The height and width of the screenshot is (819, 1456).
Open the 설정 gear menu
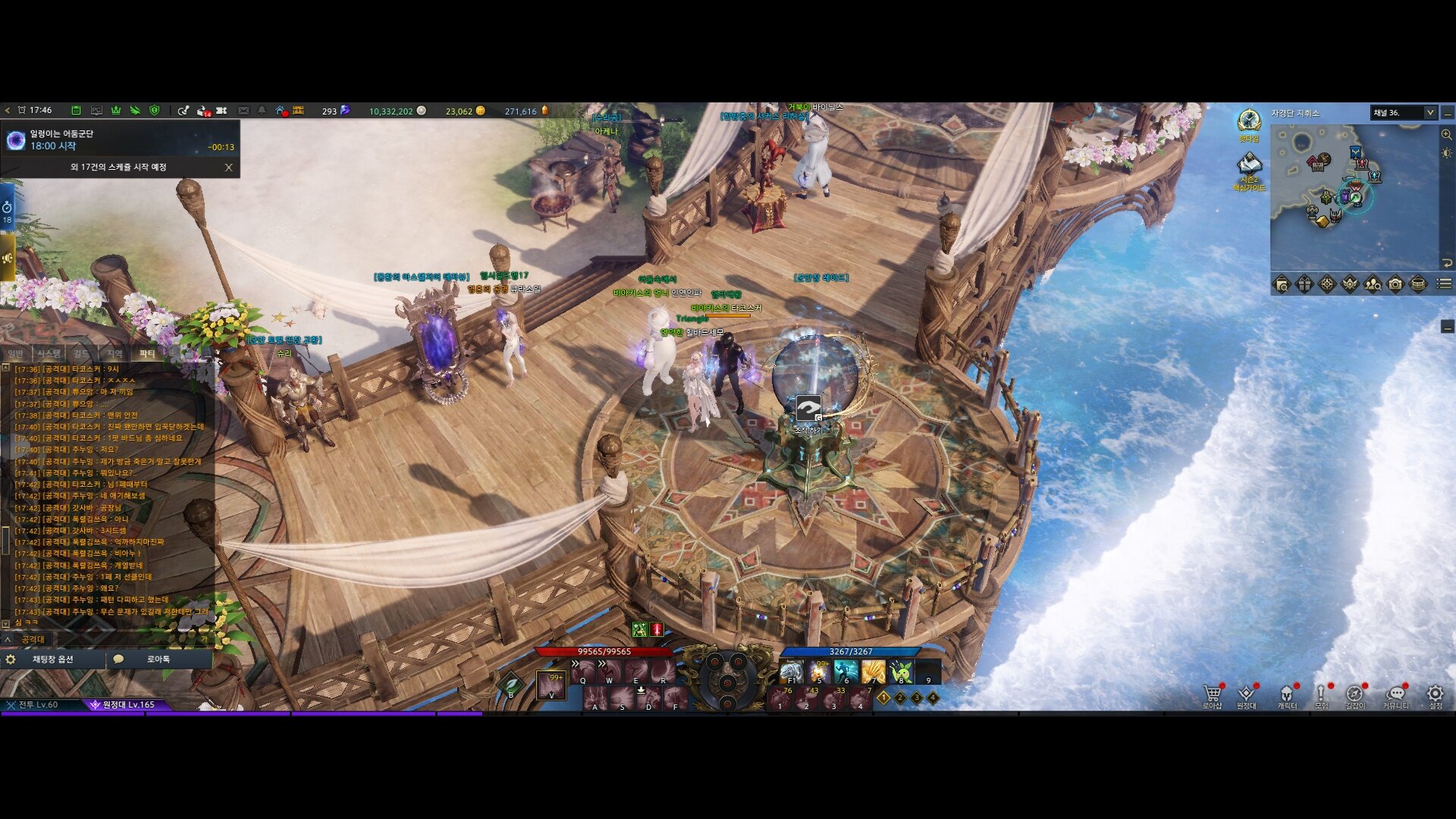click(x=1435, y=694)
